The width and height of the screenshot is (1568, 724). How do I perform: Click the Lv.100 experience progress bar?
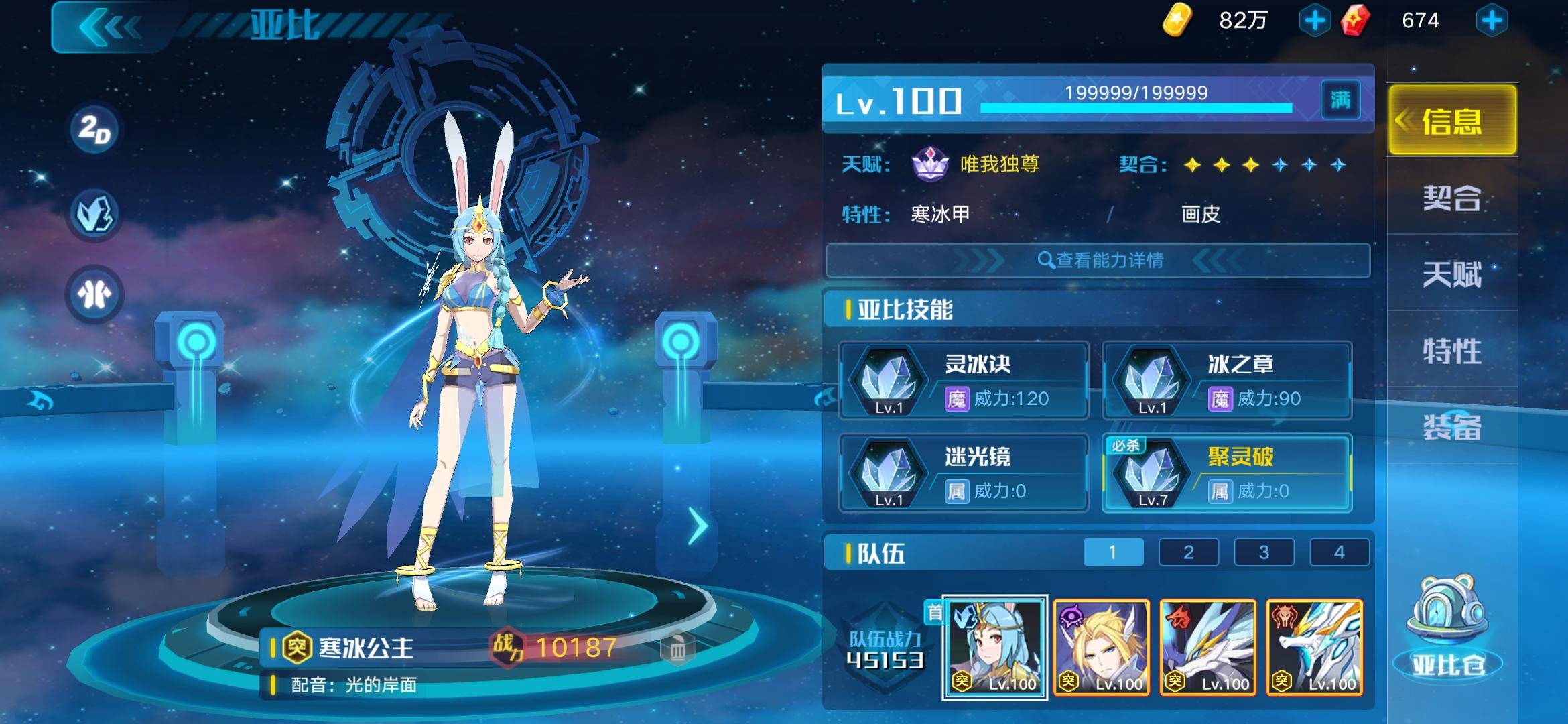tap(1134, 106)
